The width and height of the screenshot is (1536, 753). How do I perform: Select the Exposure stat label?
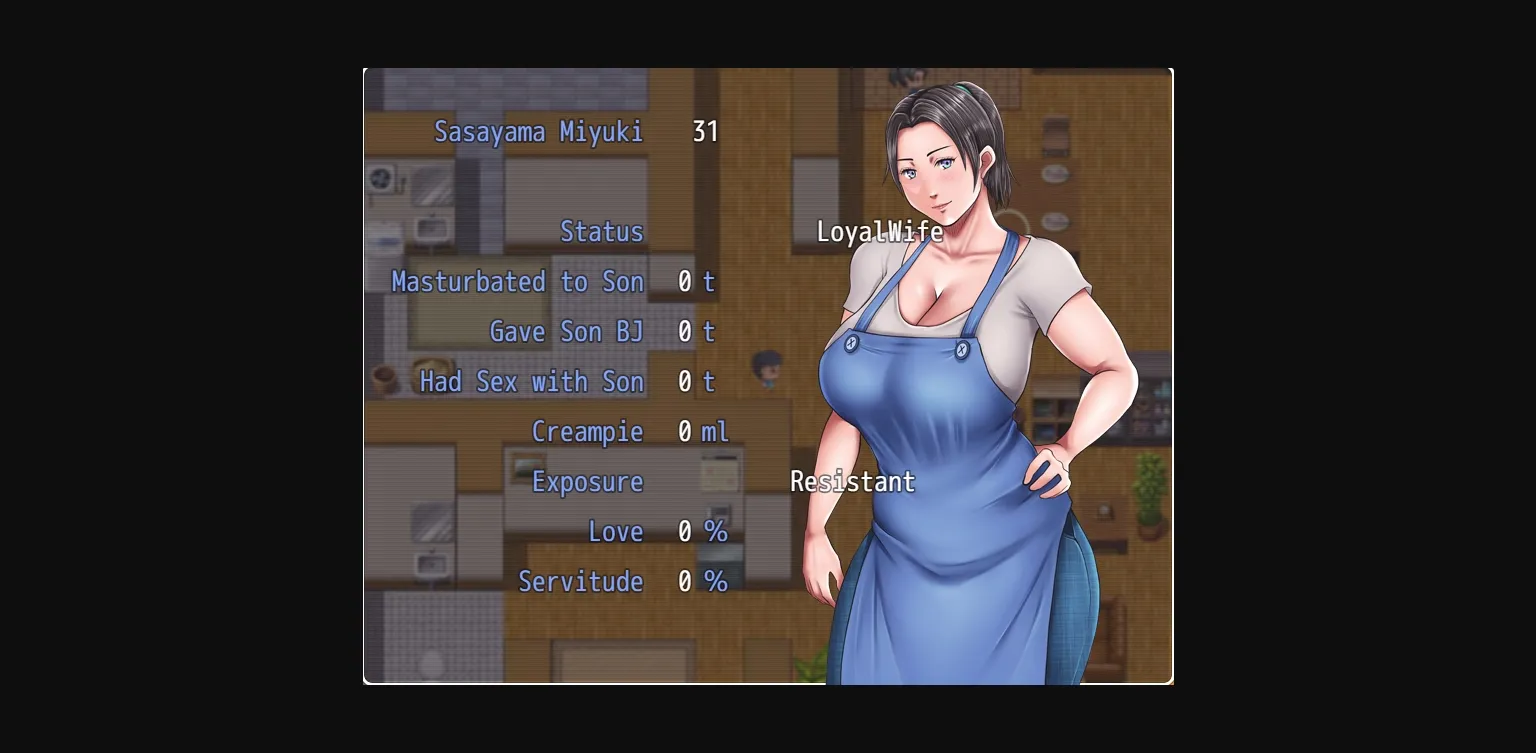point(587,482)
